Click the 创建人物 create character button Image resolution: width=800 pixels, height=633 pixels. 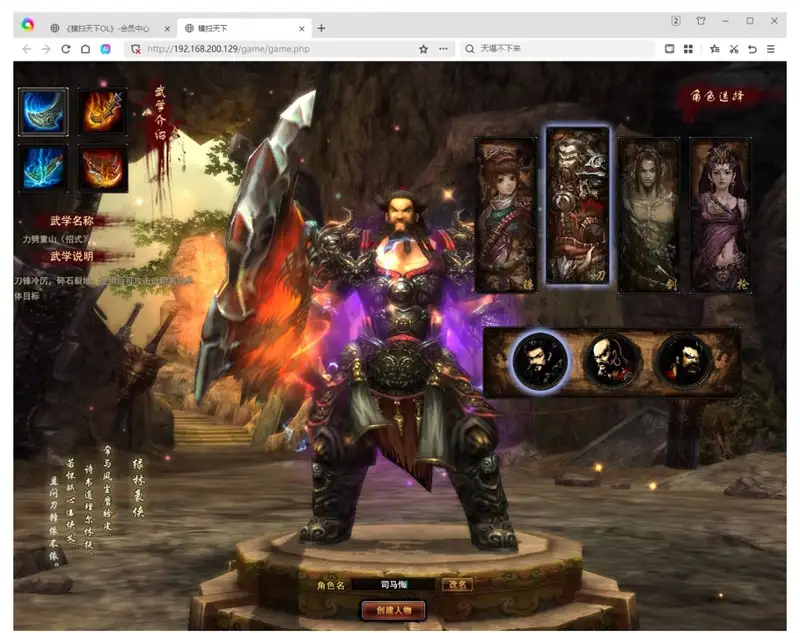point(393,609)
